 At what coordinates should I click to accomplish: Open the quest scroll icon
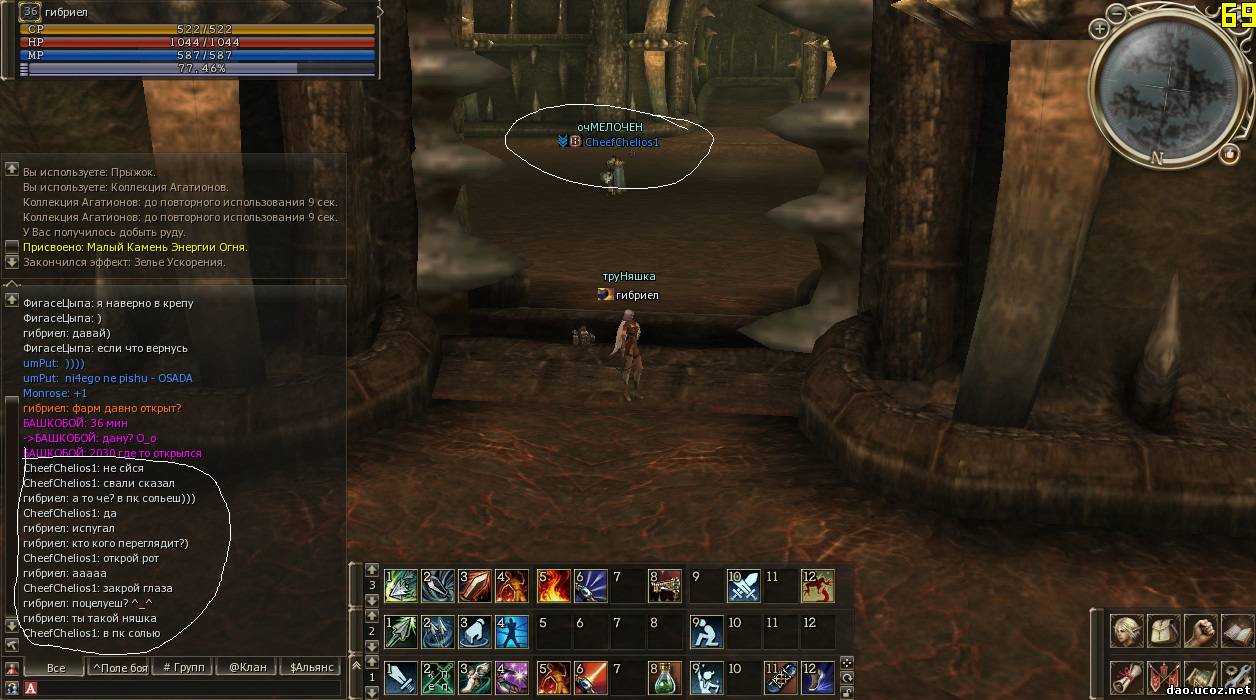click(x=1128, y=677)
